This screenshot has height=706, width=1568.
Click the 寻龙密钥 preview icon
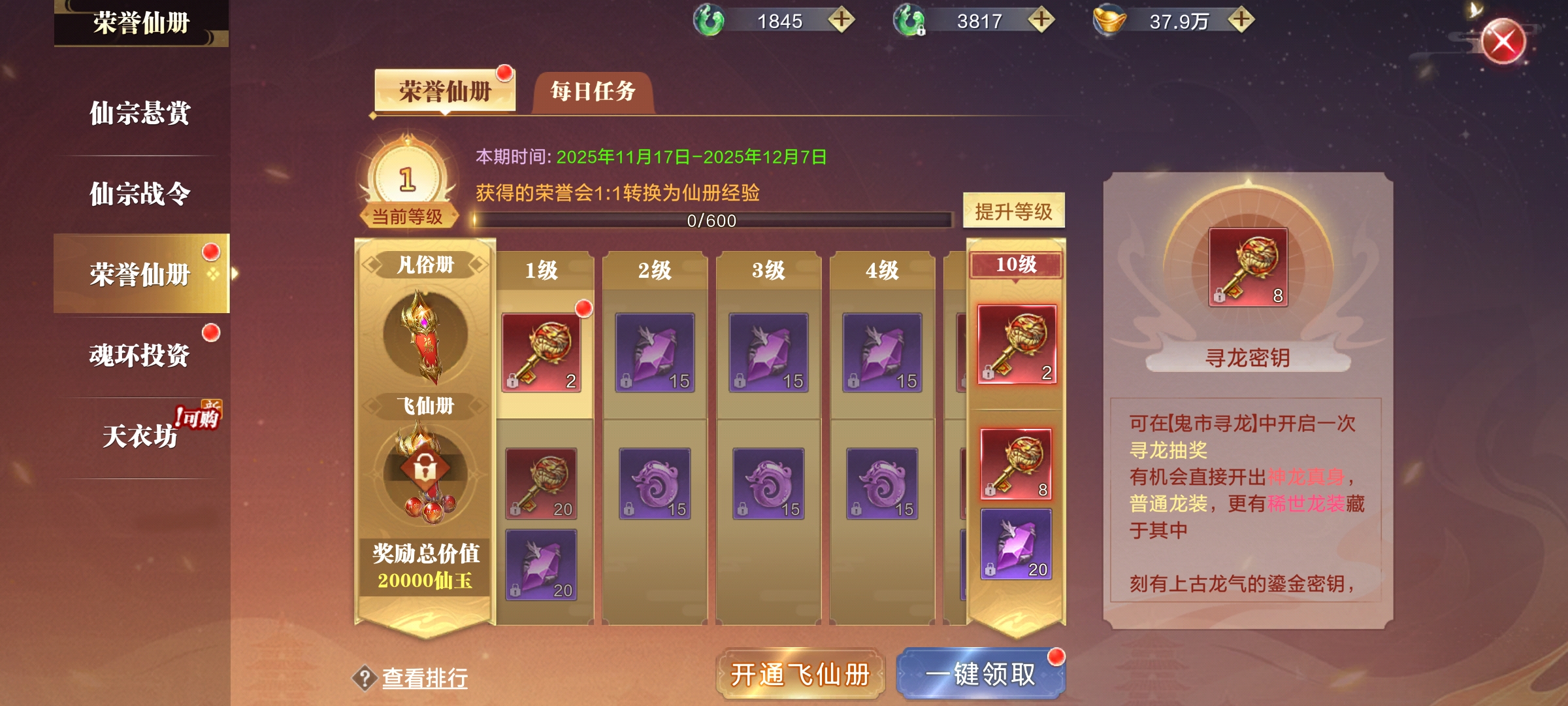(1248, 267)
